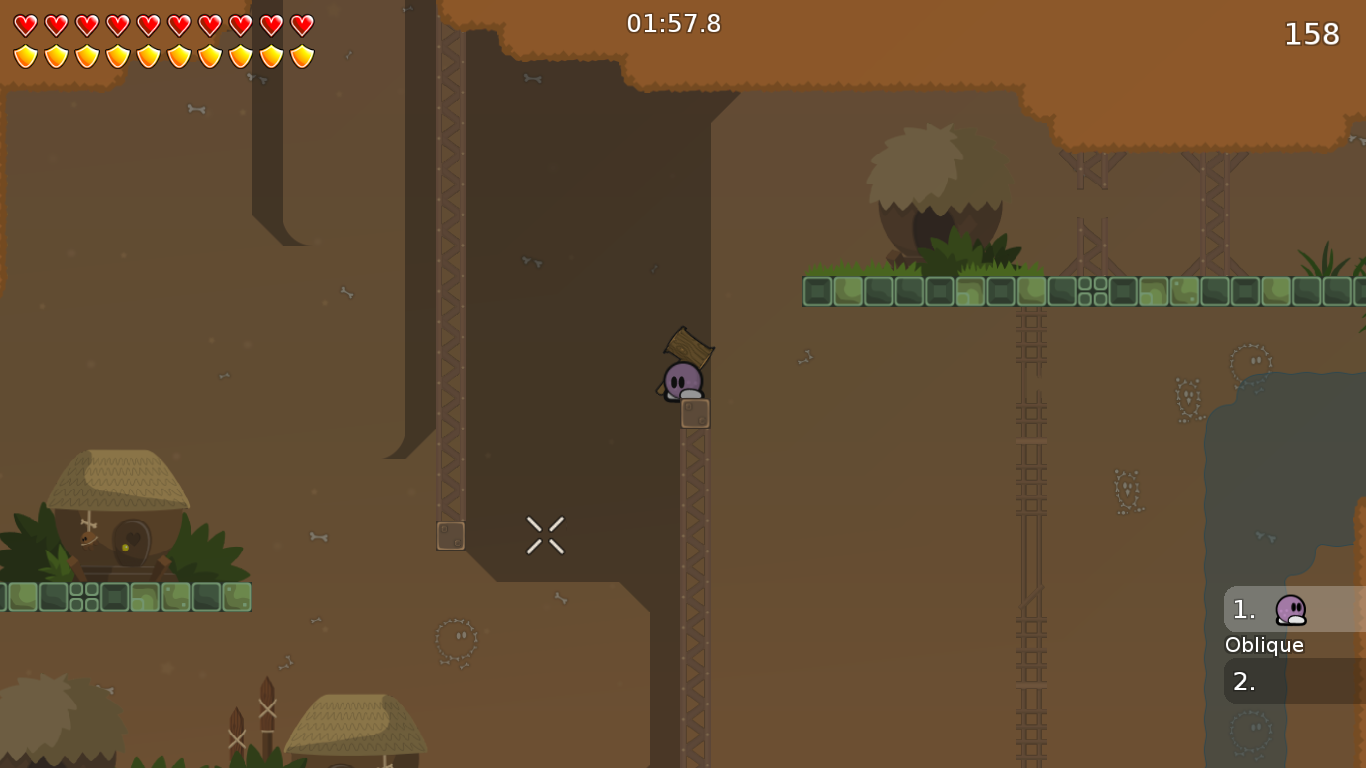Click the crate on the left girder tower
Screen dimensions: 1366x768
point(450,536)
